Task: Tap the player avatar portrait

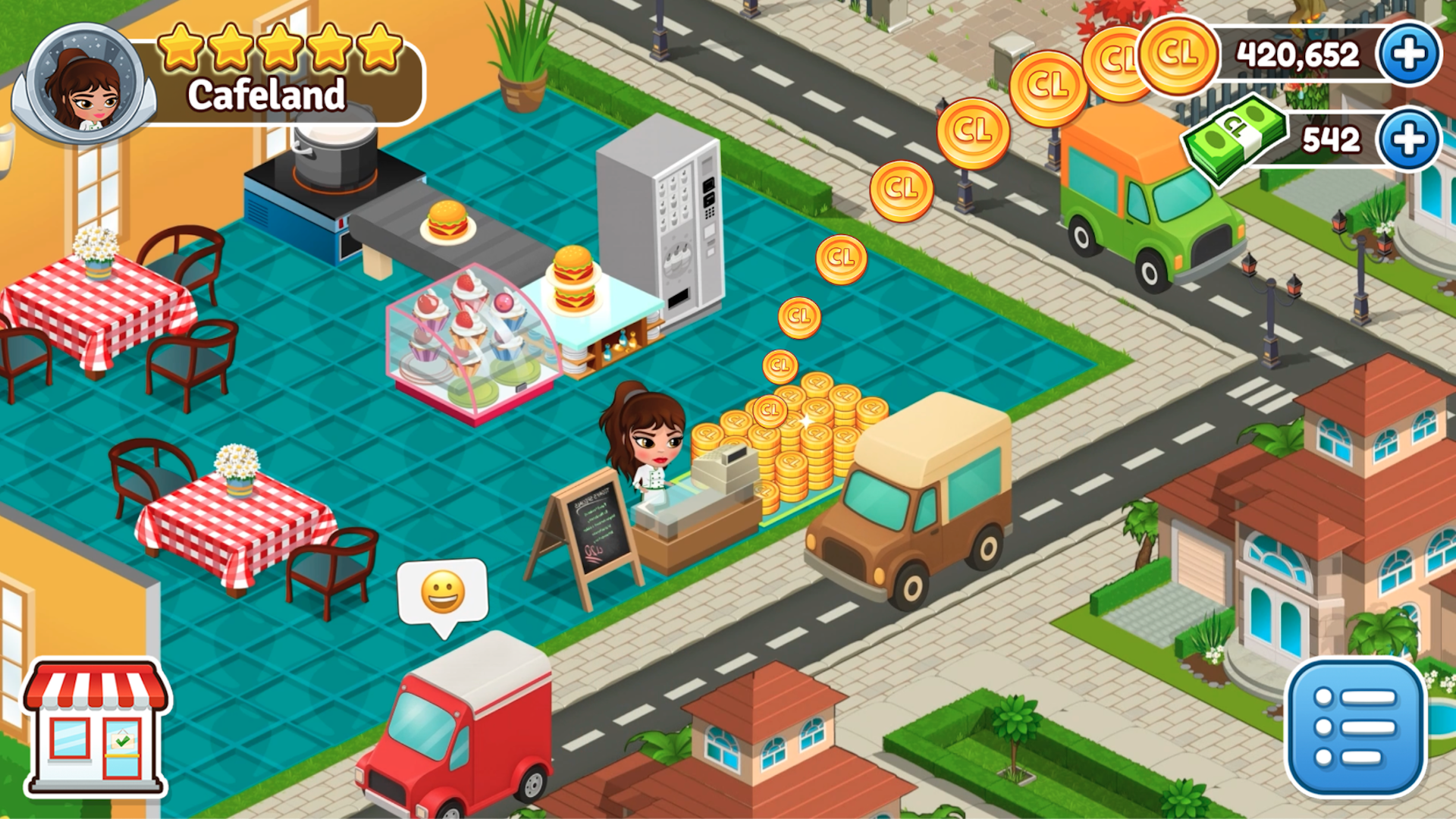Action: click(85, 81)
